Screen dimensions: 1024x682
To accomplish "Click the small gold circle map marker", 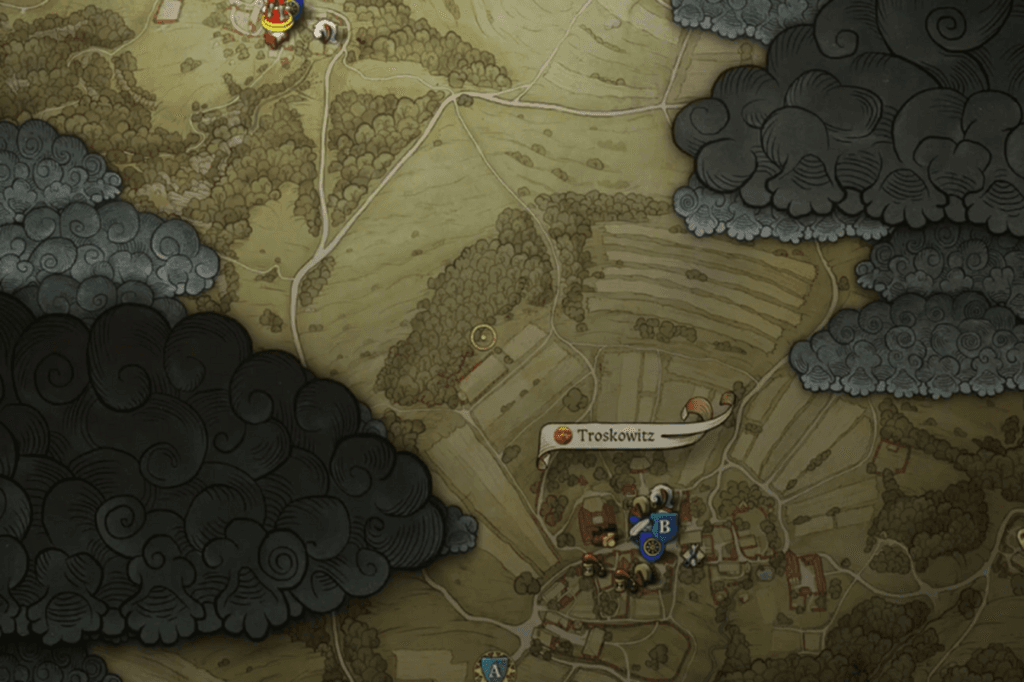I will (483, 337).
